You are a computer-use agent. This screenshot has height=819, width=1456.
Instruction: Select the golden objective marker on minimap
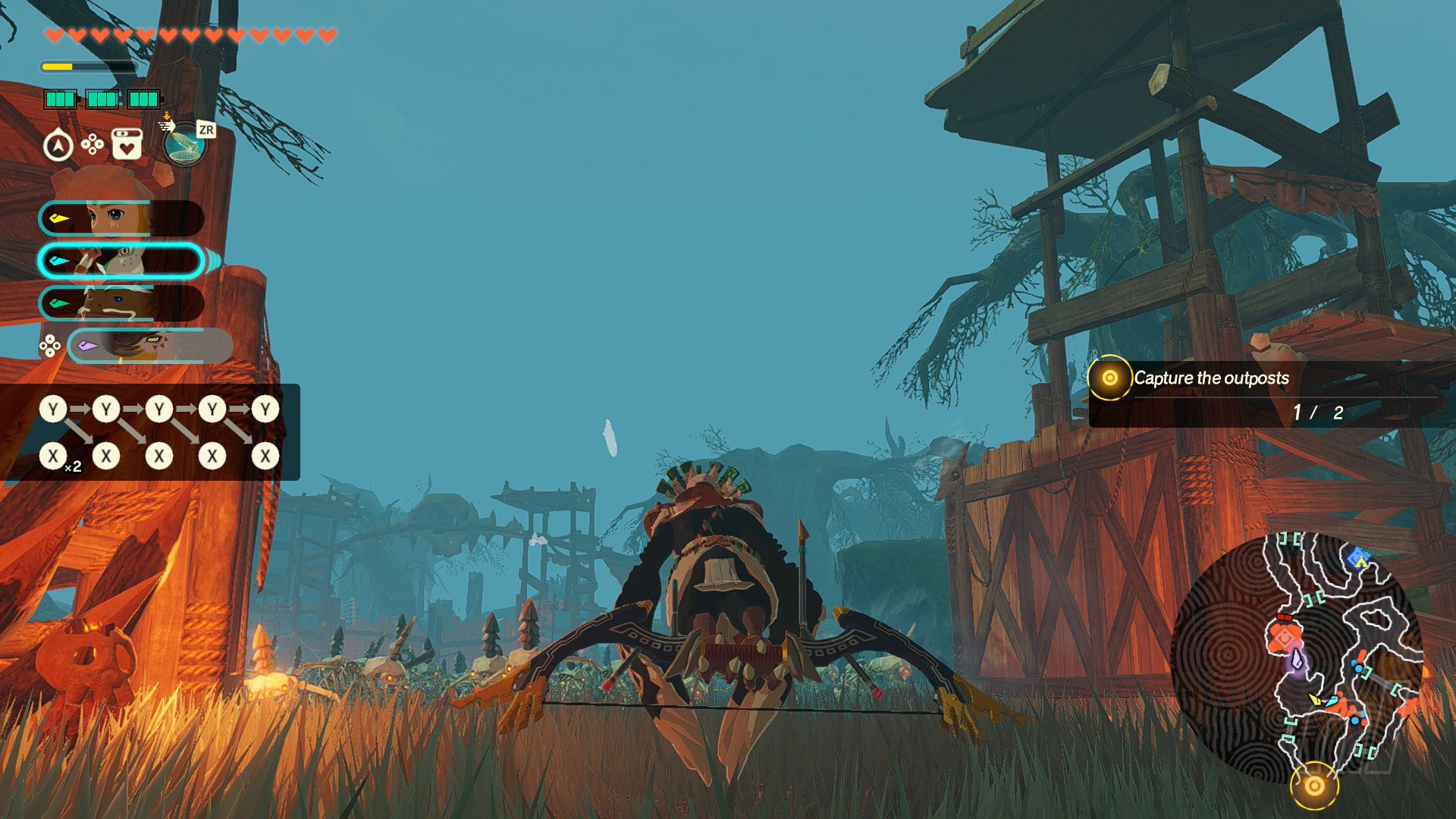coord(1314,786)
